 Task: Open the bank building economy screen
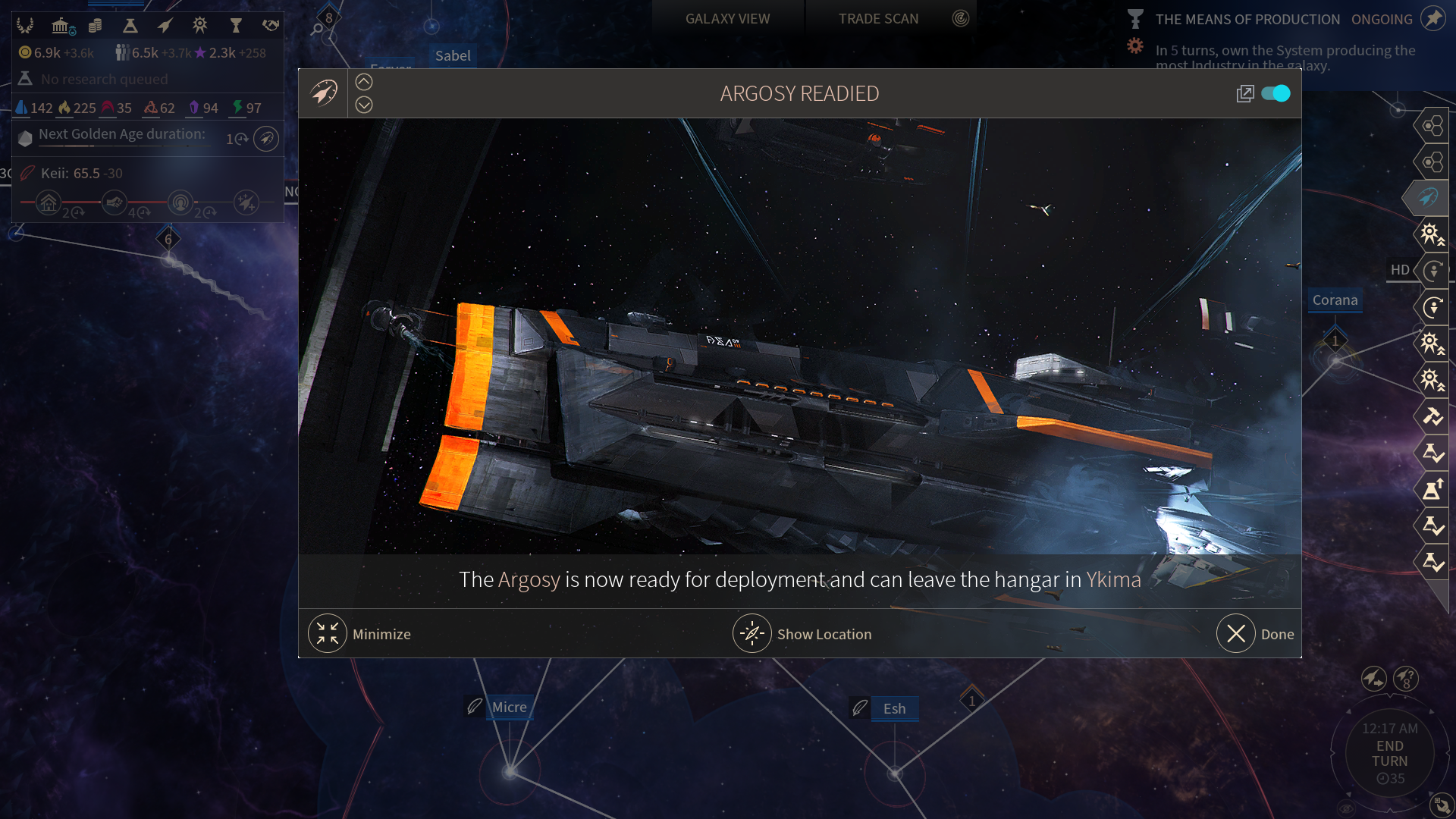click(61, 26)
